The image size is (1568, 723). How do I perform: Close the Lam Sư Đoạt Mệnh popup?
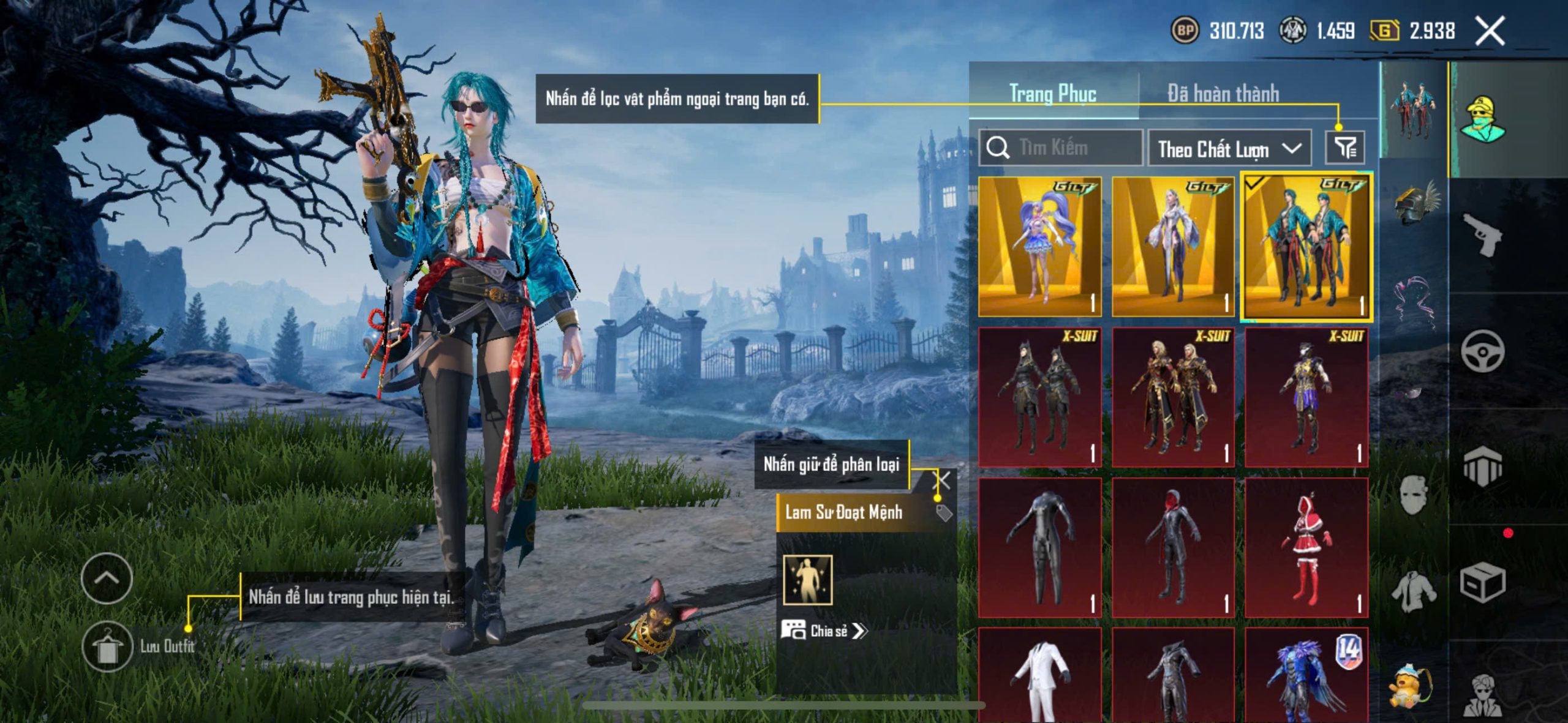pos(942,481)
